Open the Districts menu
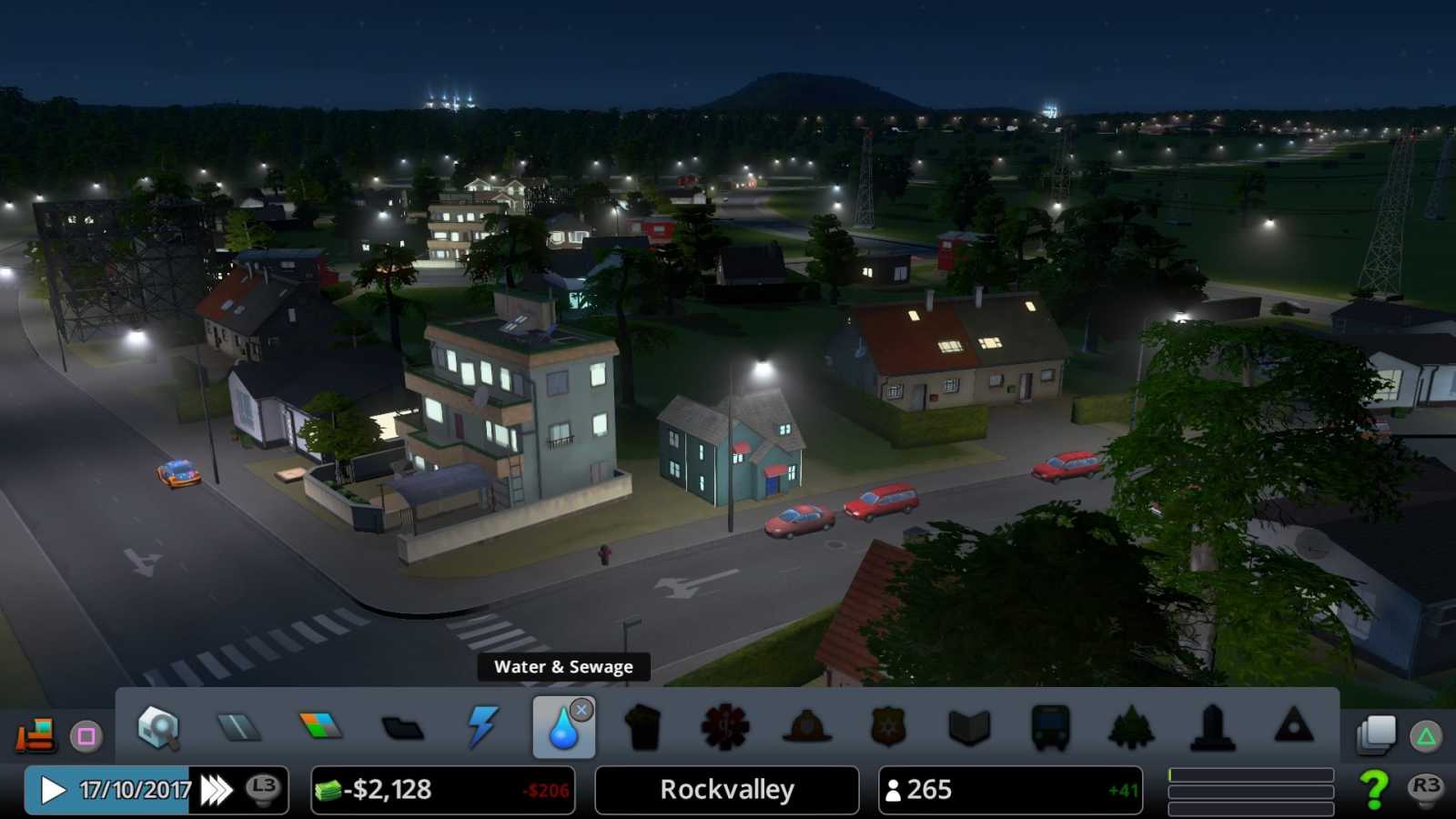This screenshot has width=1456, height=819. coord(402,728)
